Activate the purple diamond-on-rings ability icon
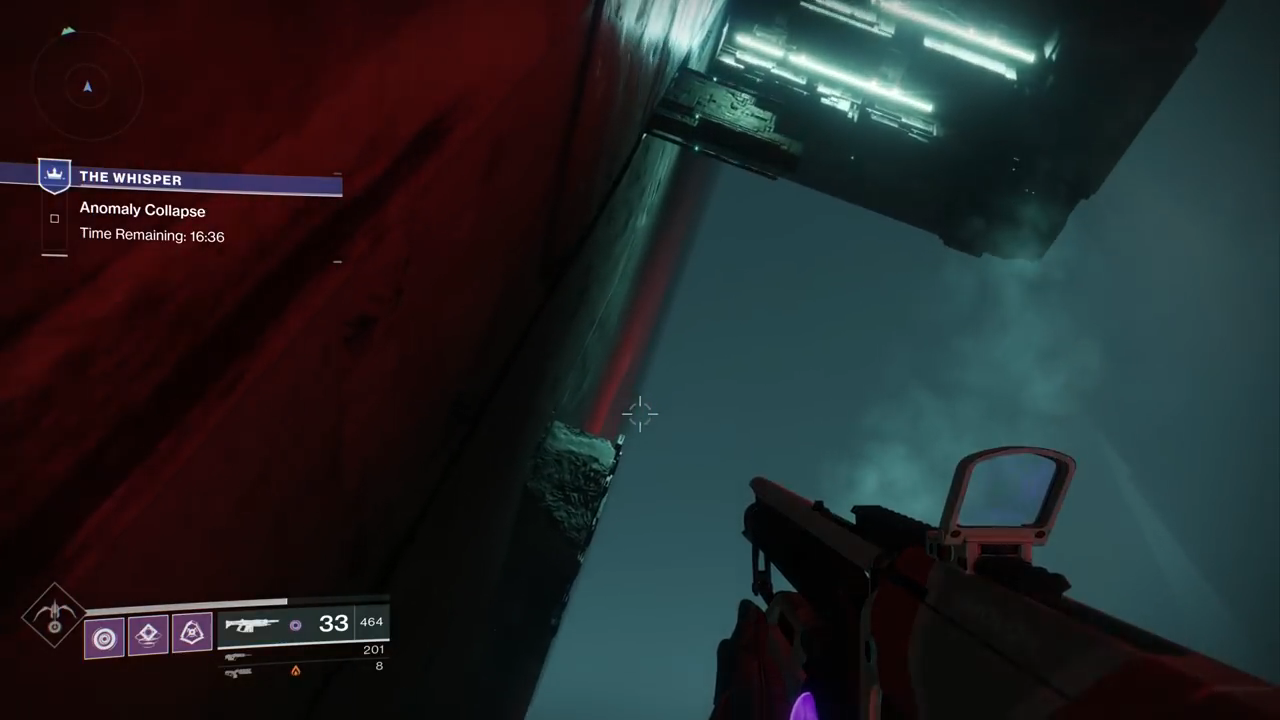The image size is (1280, 720). coord(148,635)
